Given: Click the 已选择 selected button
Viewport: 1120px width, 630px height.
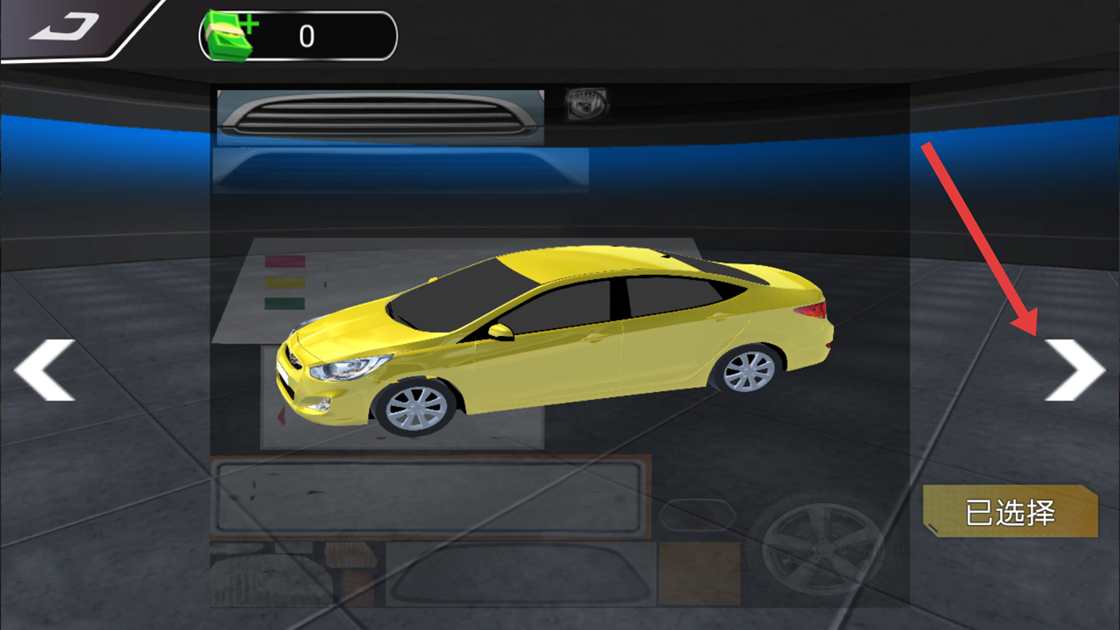Looking at the screenshot, I should tap(1010, 513).
